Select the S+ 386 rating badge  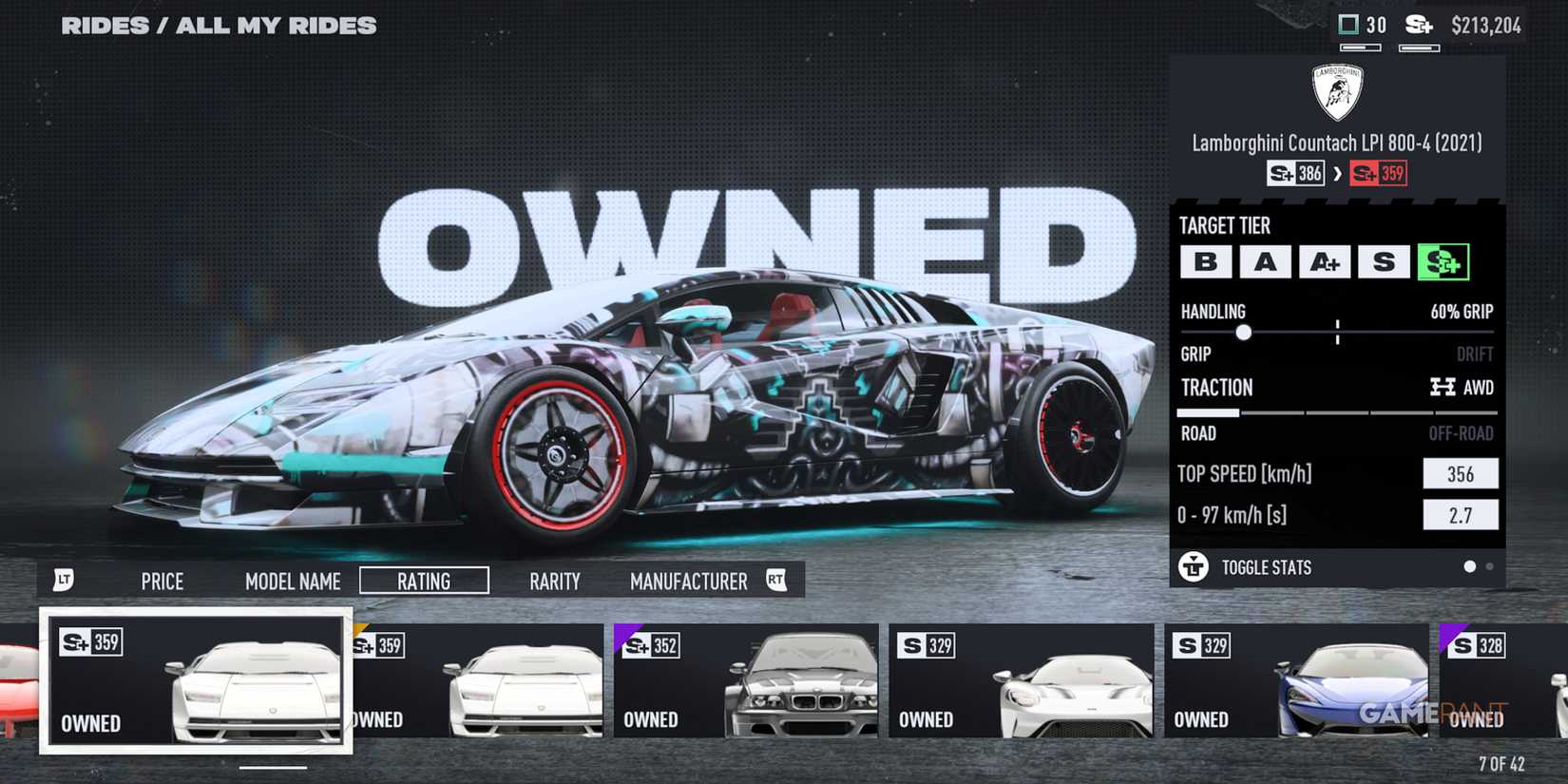click(1294, 173)
